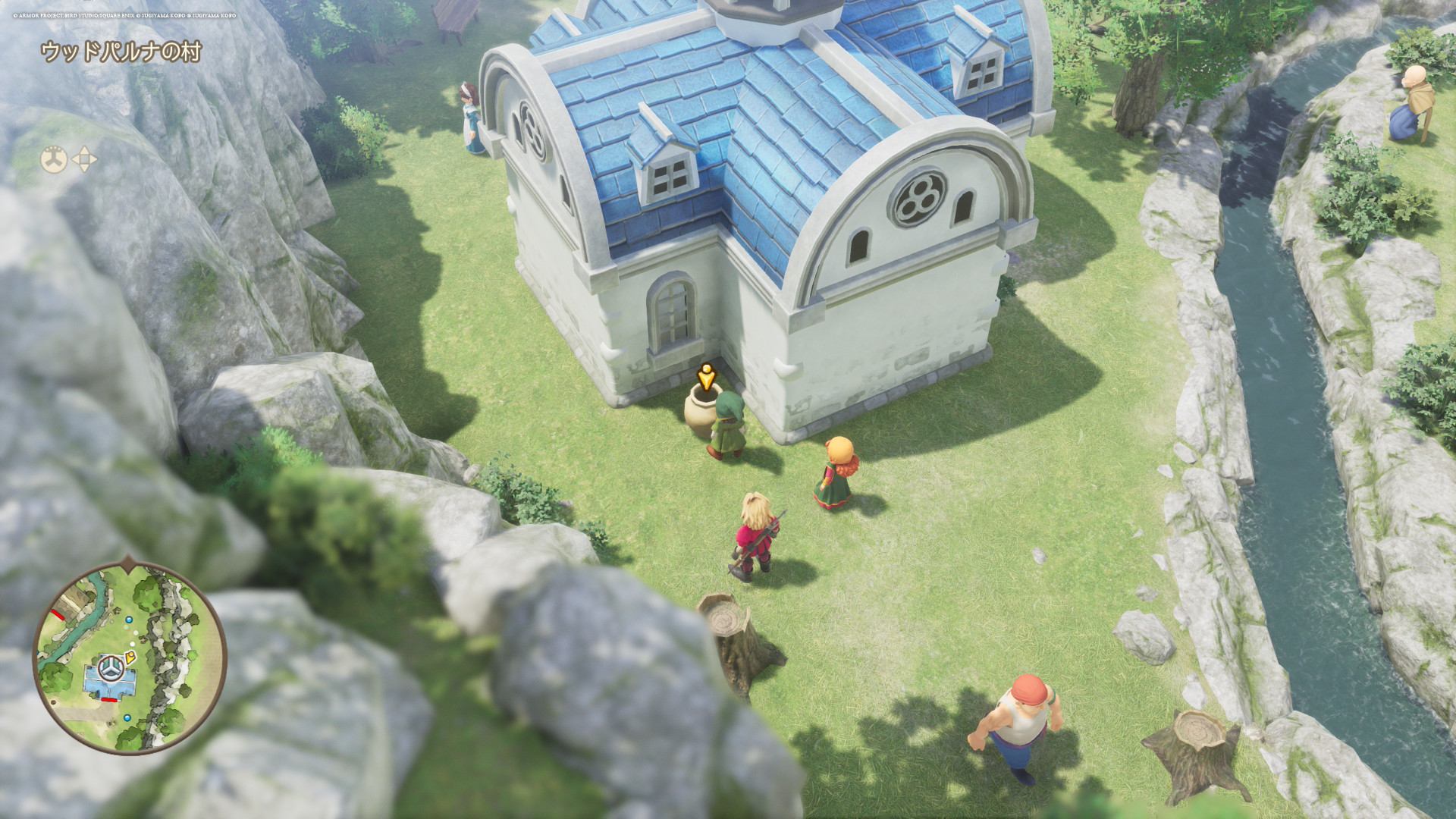Select the yellow marker on the minimap

[x=130, y=657]
